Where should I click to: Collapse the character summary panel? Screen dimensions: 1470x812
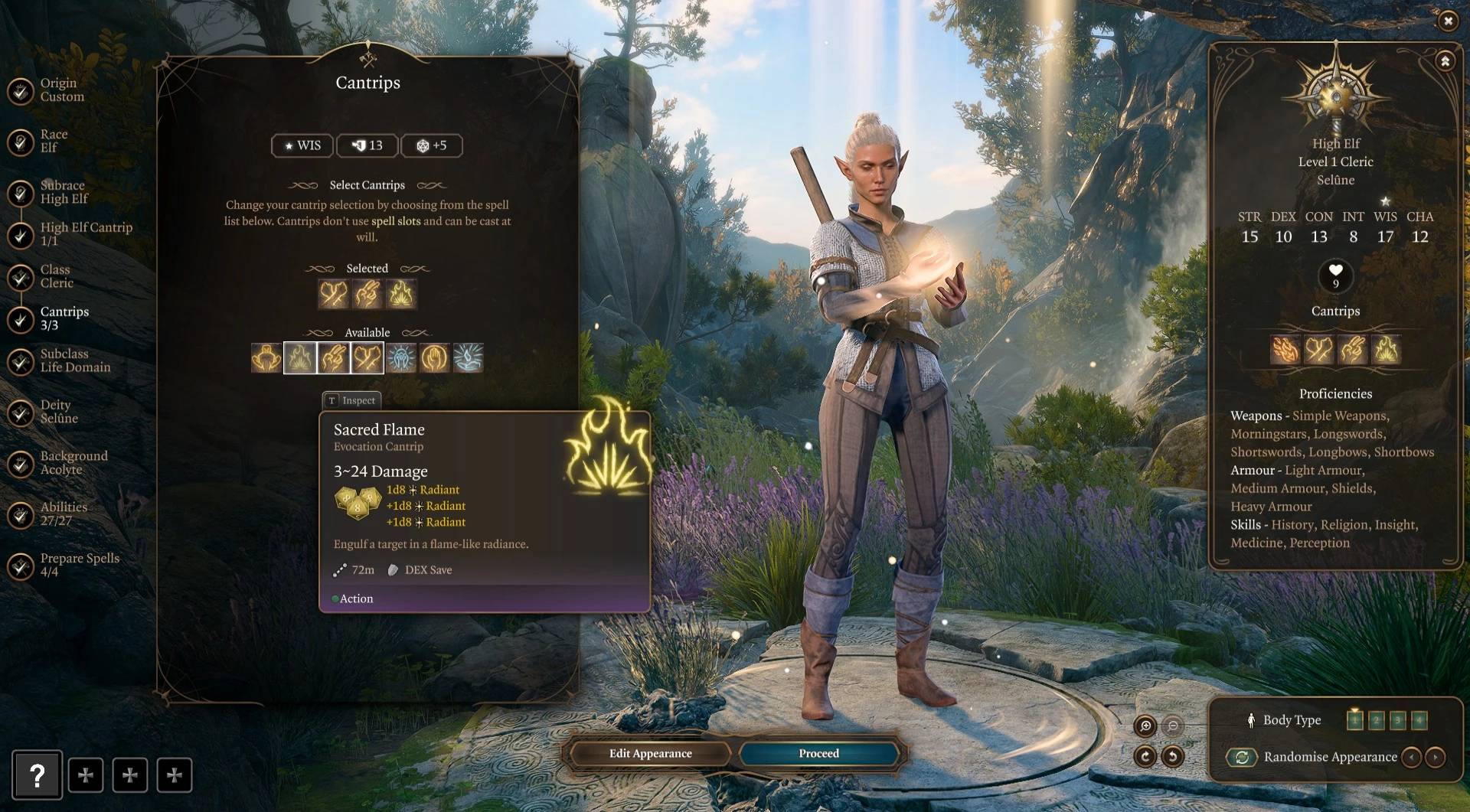pos(1445,61)
